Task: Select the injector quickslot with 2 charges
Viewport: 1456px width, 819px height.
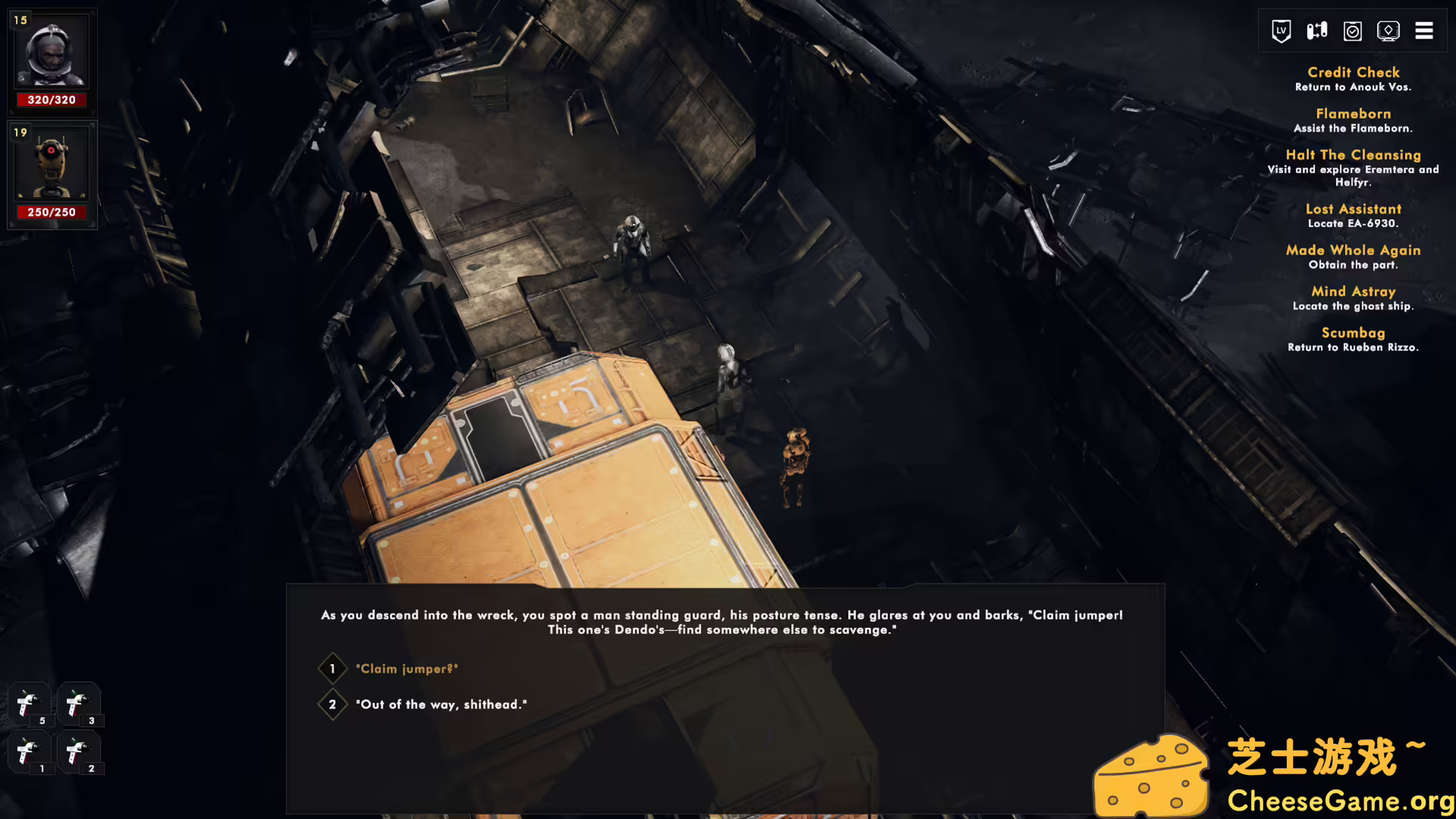Action: coord(78,752)
